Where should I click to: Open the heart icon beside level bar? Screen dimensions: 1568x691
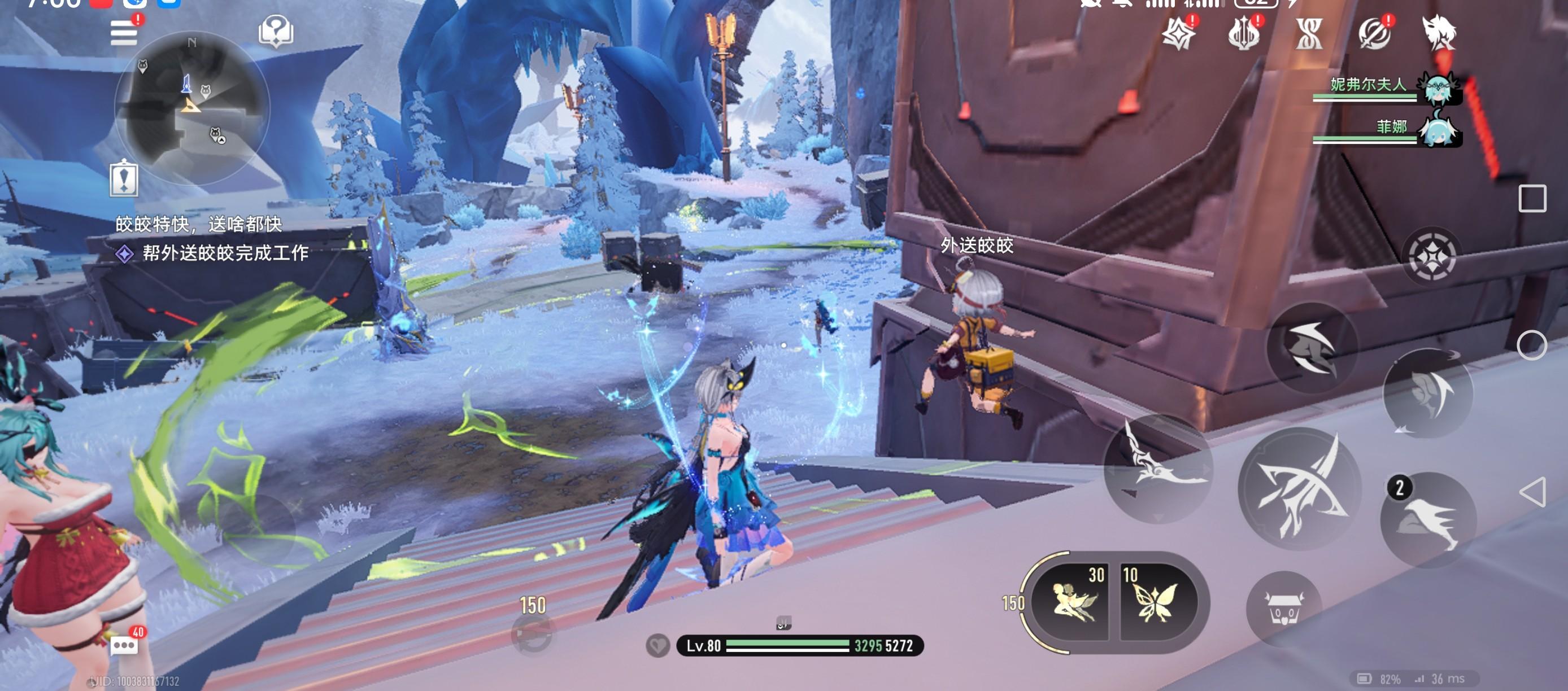(657, 645)
